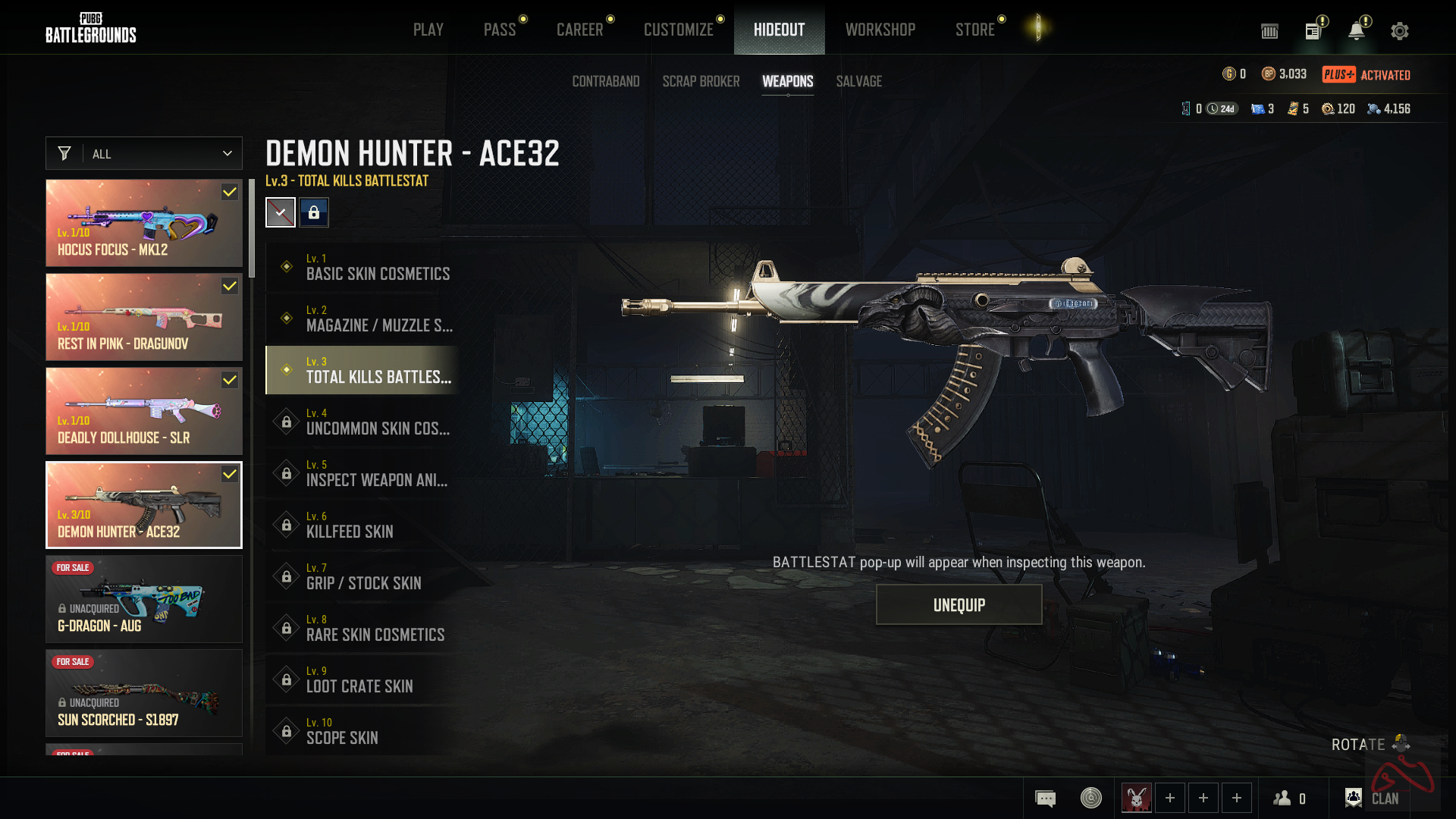Image resolution: width=1456 pixels, height=819 pixels.
Task: Select the Hocus Focus MK12 skin
Action: point(144,223)
